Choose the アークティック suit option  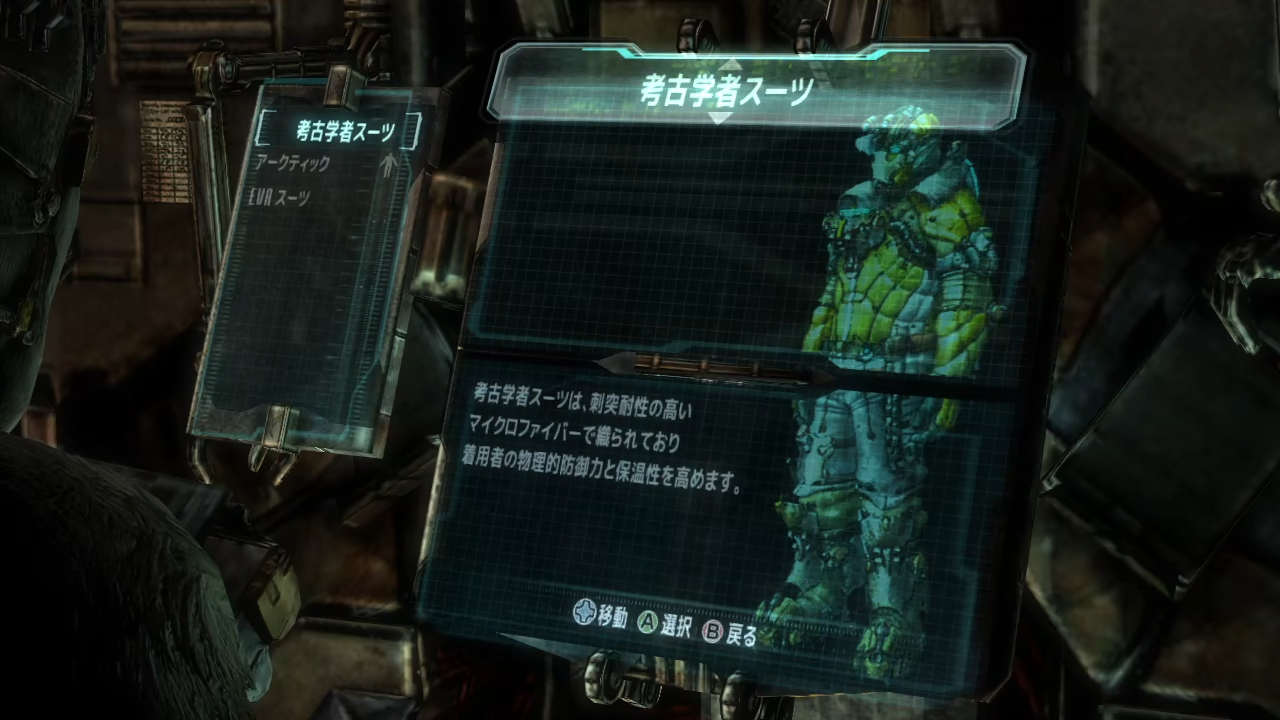pyautogui.click(x=294, y=162)
